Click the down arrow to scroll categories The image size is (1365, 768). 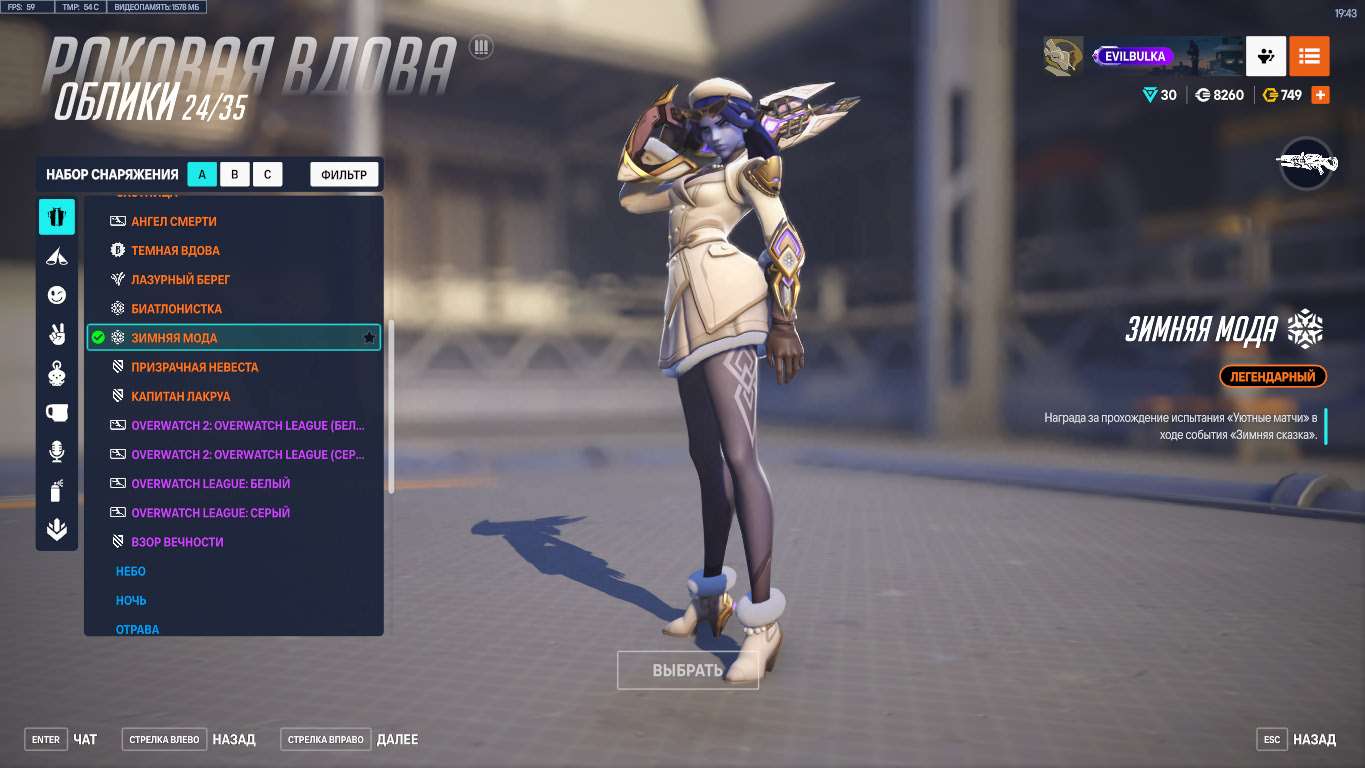coord(57,528)
